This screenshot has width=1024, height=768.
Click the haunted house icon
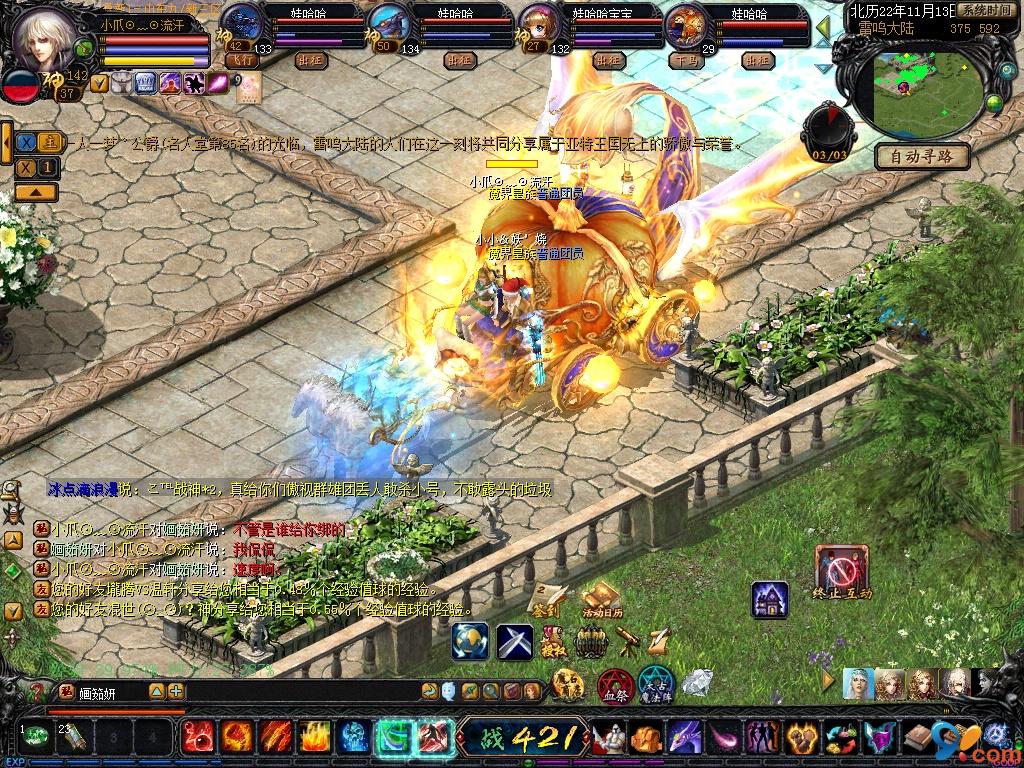tap(769, 599)
